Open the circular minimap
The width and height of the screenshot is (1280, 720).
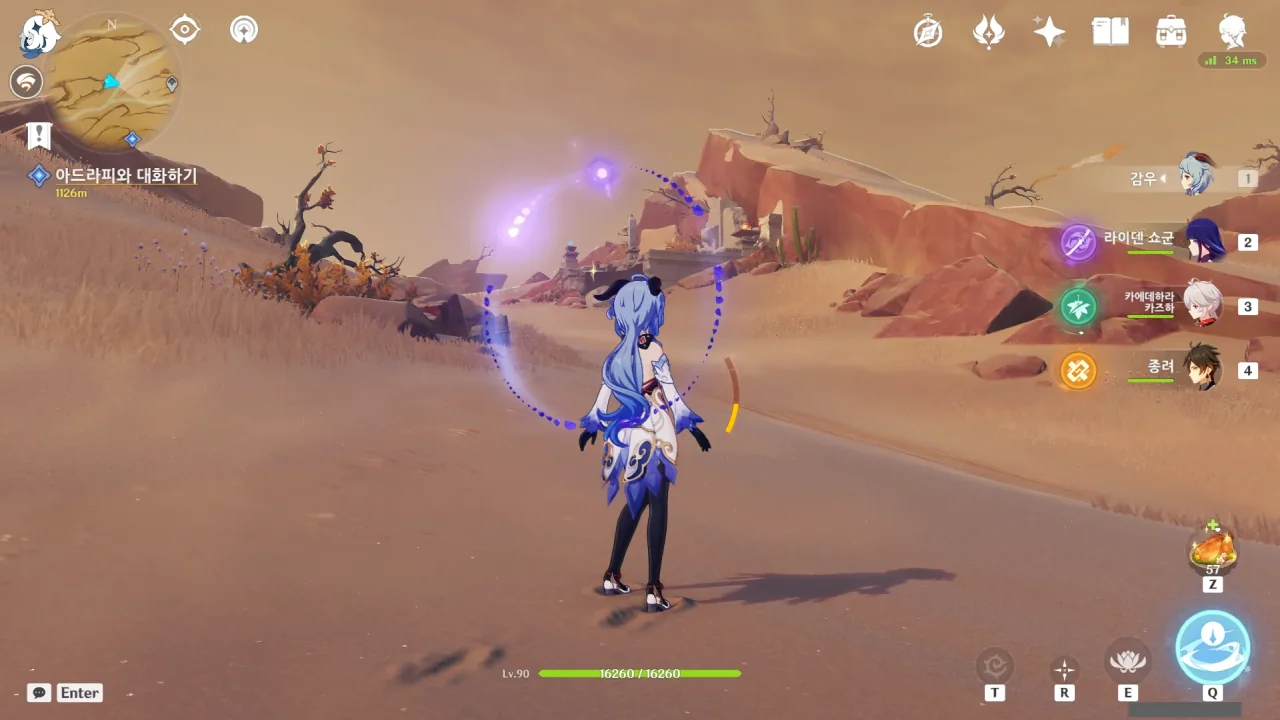[x=111, y=82]
